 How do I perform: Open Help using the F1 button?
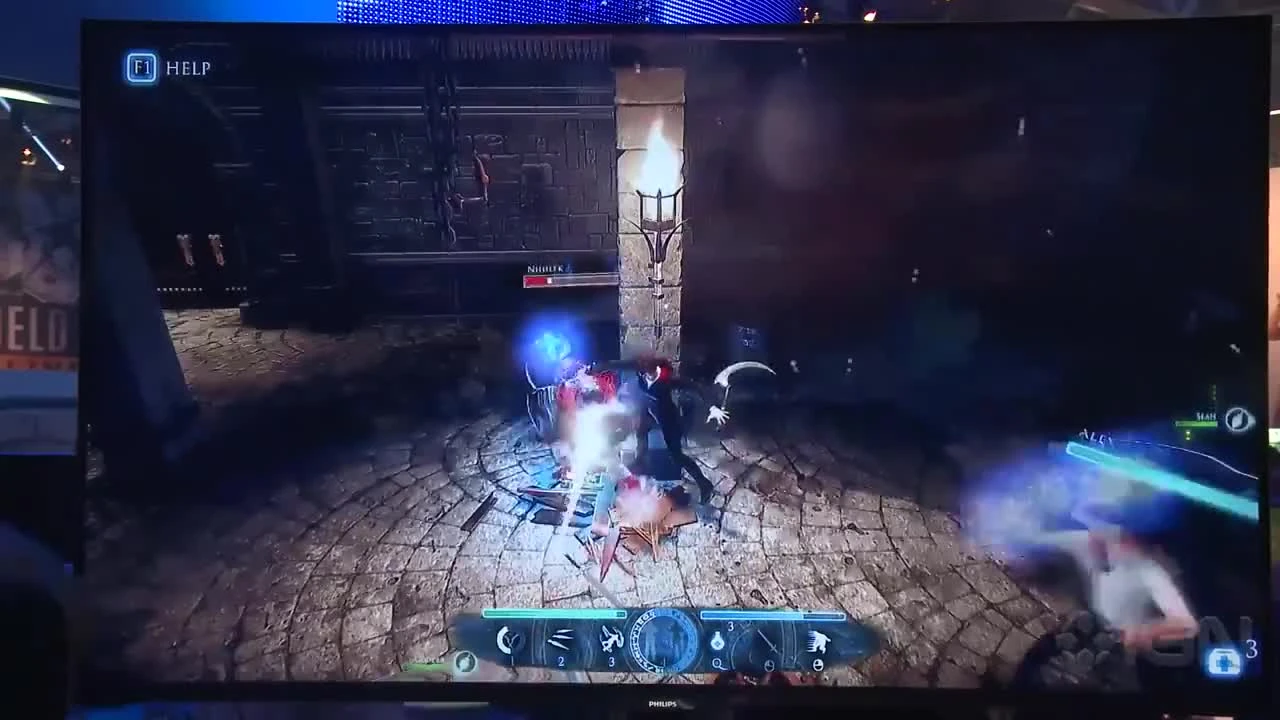click(x=140, y=68)
